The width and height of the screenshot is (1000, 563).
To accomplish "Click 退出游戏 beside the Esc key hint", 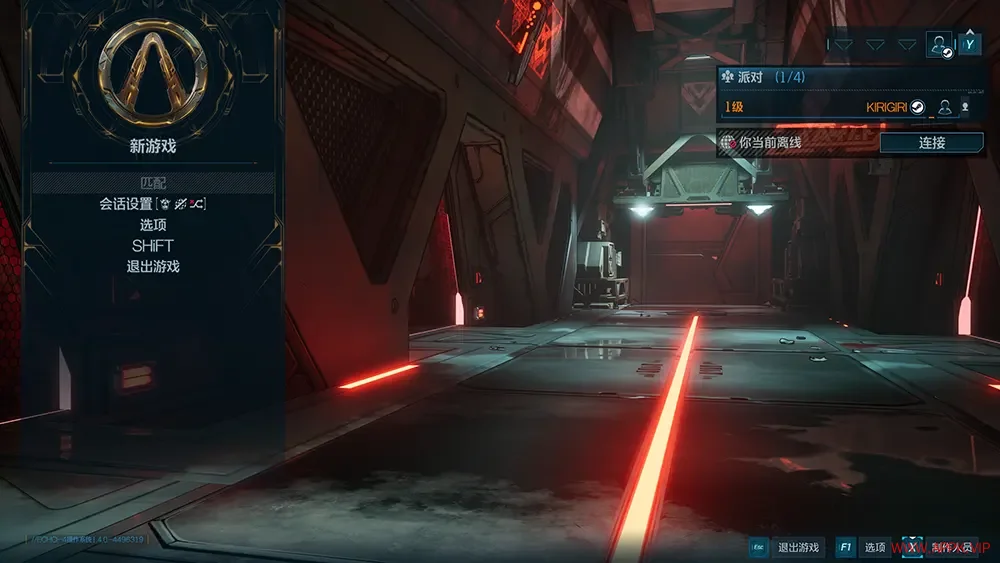I will pyautogui.click(x=798, y=547).
